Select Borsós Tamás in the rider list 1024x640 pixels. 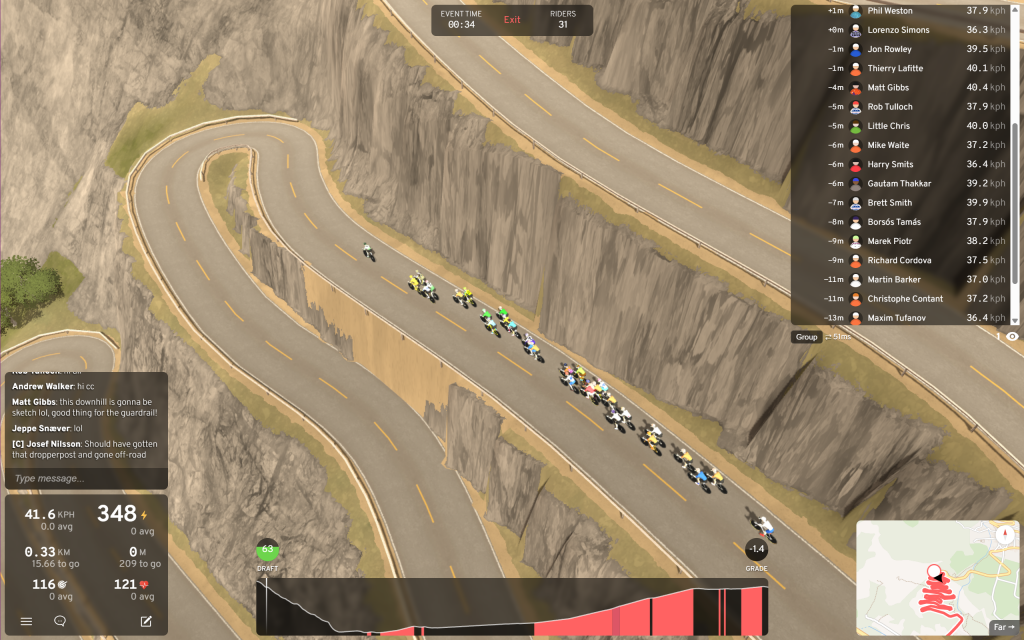point(894,222)
